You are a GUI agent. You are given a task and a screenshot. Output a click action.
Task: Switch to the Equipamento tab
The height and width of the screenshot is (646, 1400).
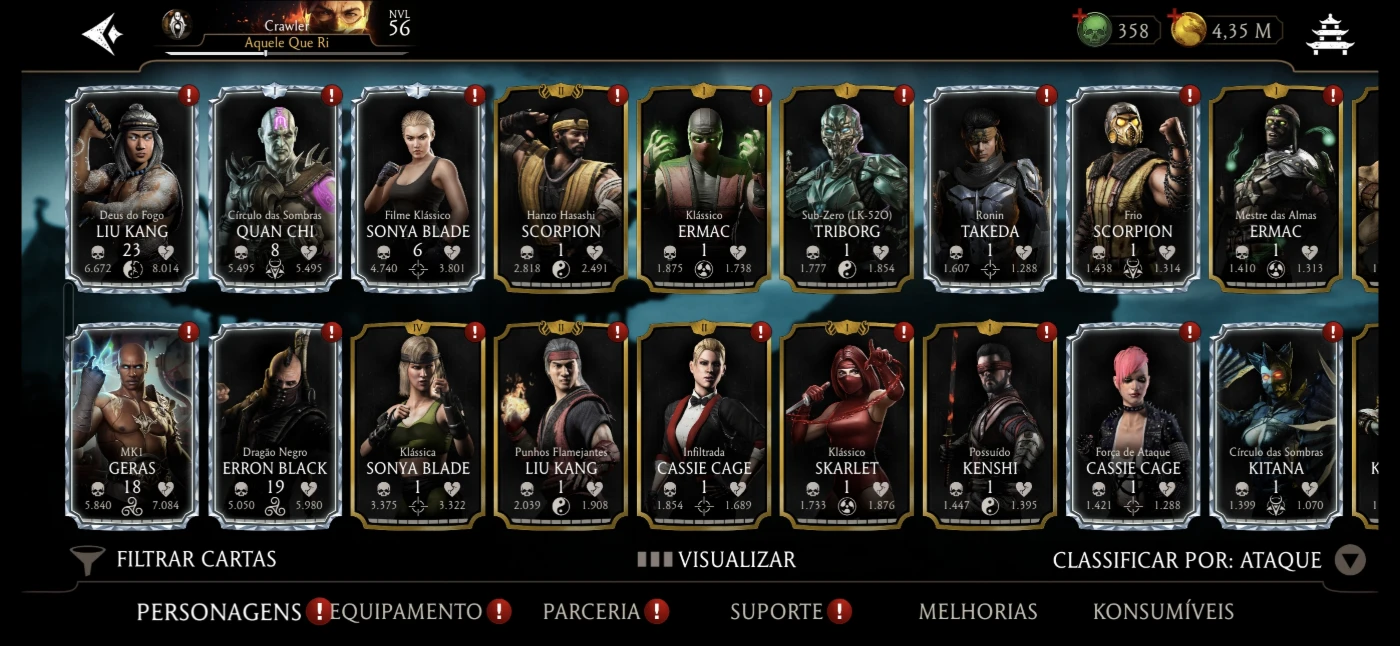tap(405, 611)
